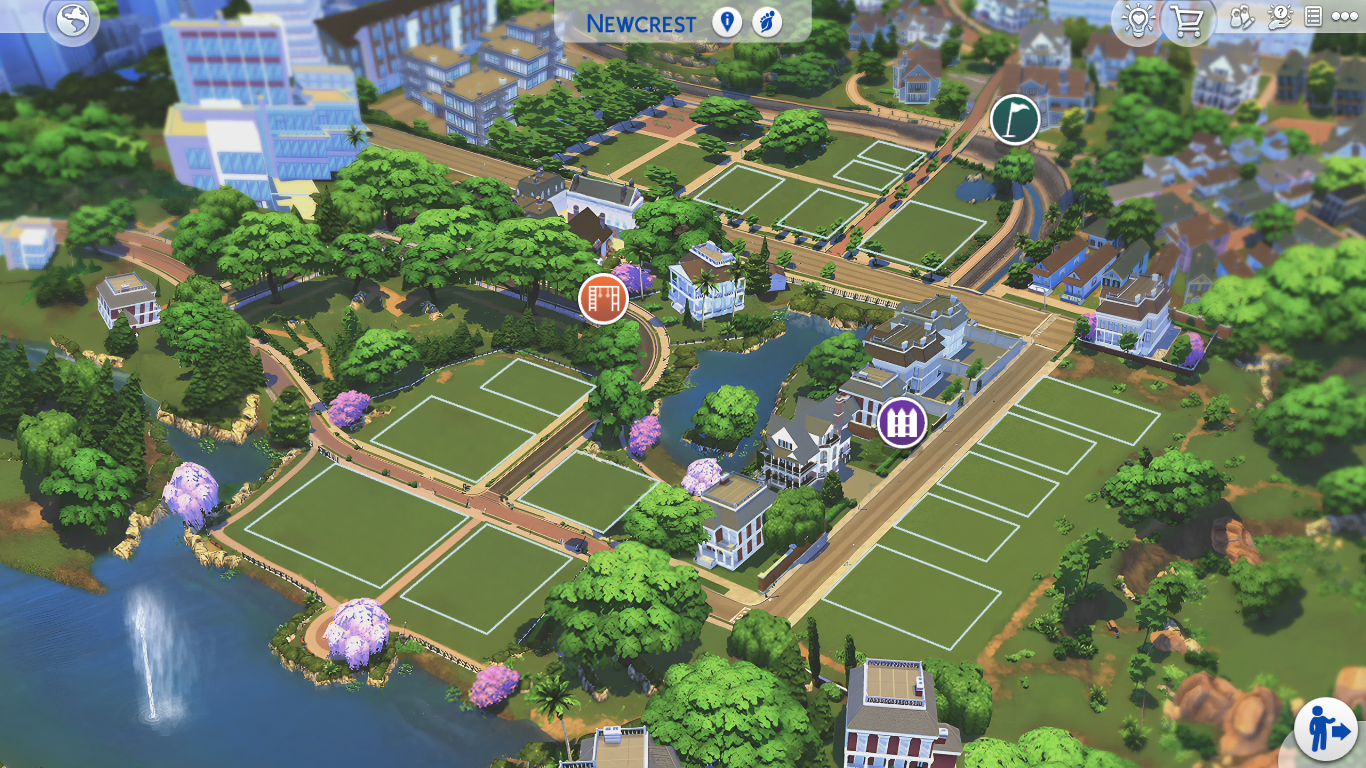This screenshot has height=768, width=1366.
Task: Select the green golf flag lot marker
Action: tap(1015, 120)
